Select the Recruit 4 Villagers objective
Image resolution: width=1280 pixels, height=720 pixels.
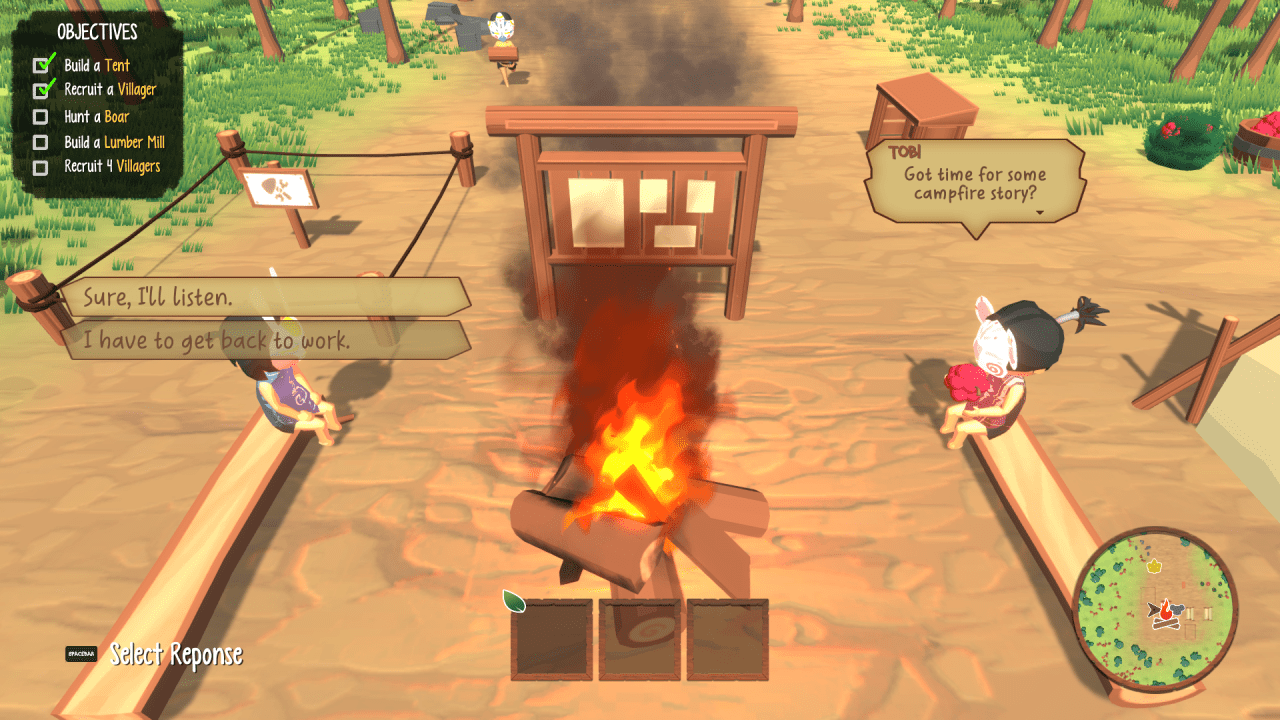coord(111,166)
